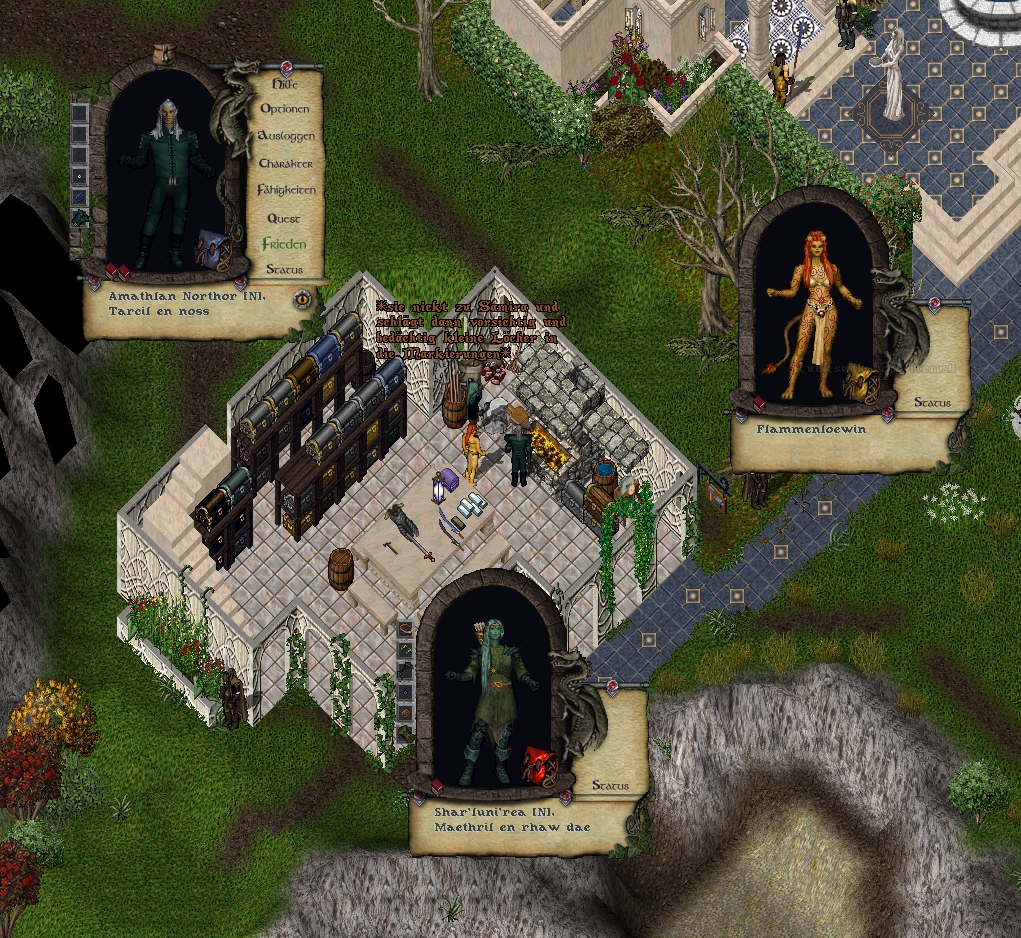Open the Charakter sheet

tap(286, 163)
